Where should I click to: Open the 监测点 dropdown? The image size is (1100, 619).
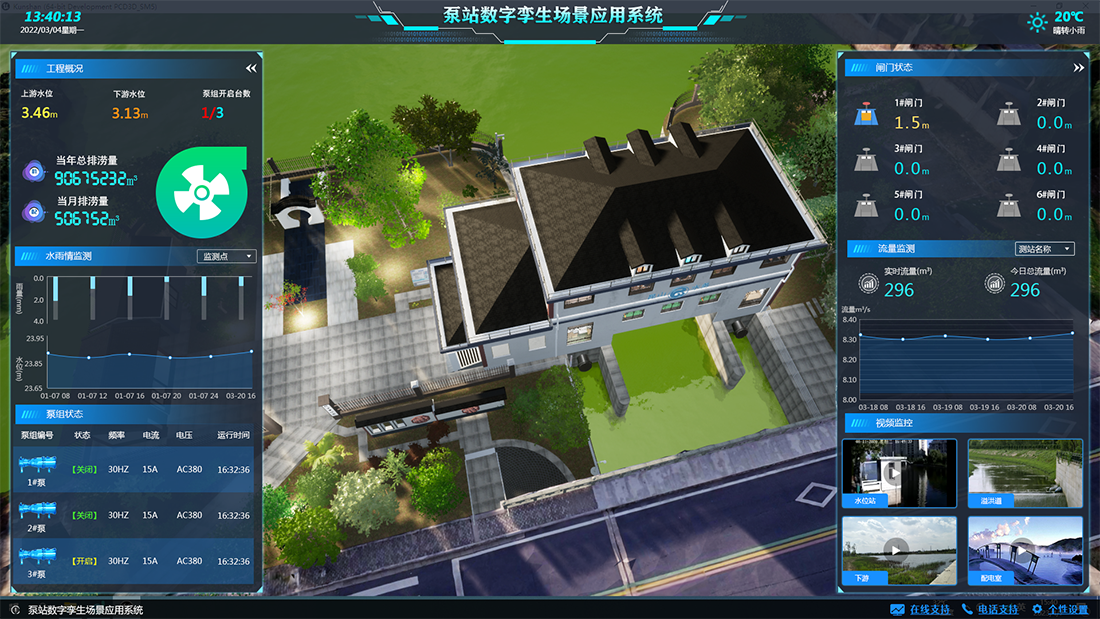click(228, 257)
